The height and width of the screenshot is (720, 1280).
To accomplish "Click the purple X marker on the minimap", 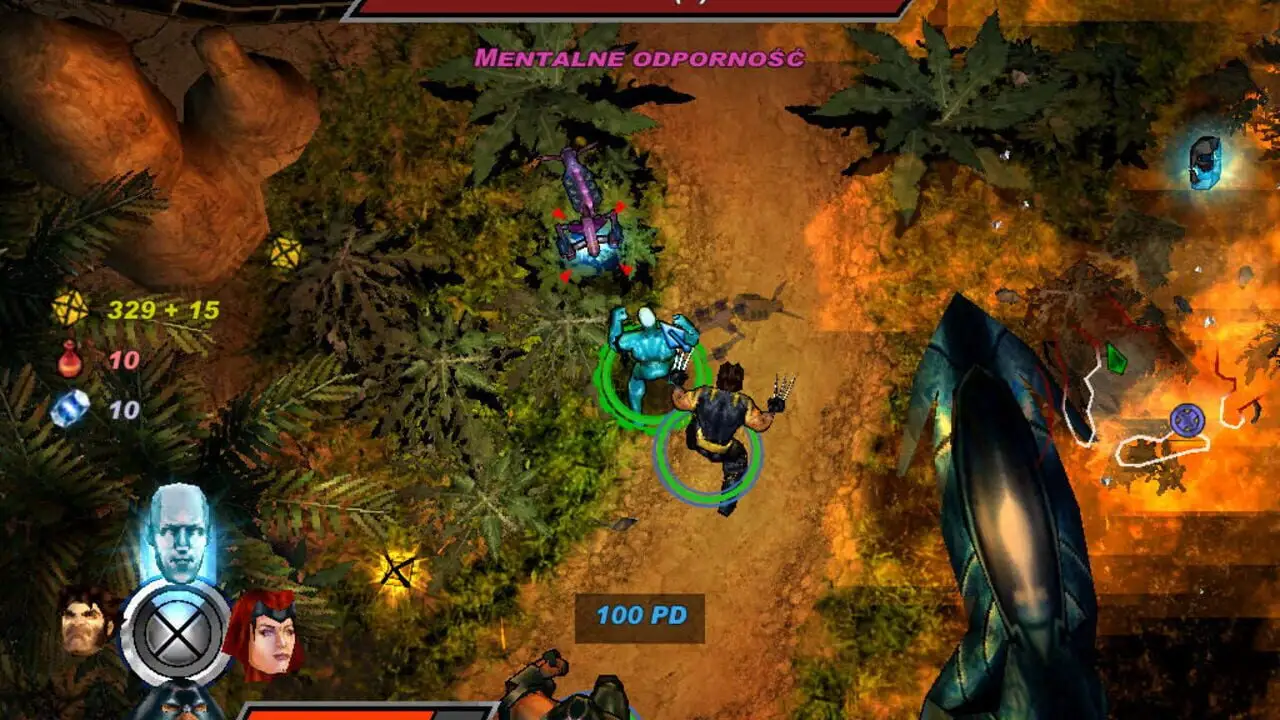I will coord(1187,418).
